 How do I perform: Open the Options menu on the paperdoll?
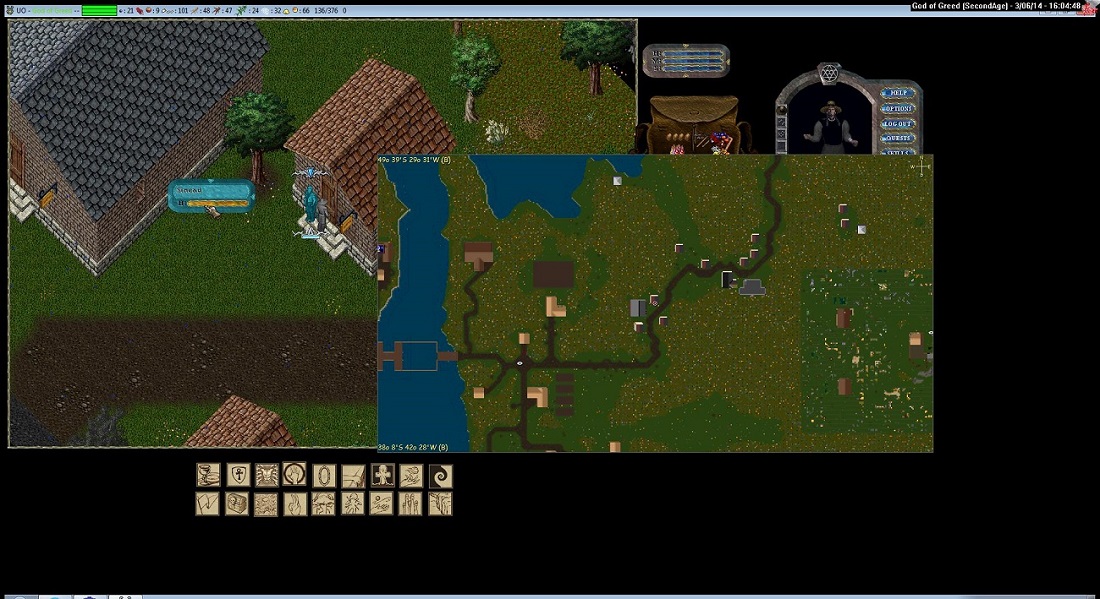(x=897, y=108)
